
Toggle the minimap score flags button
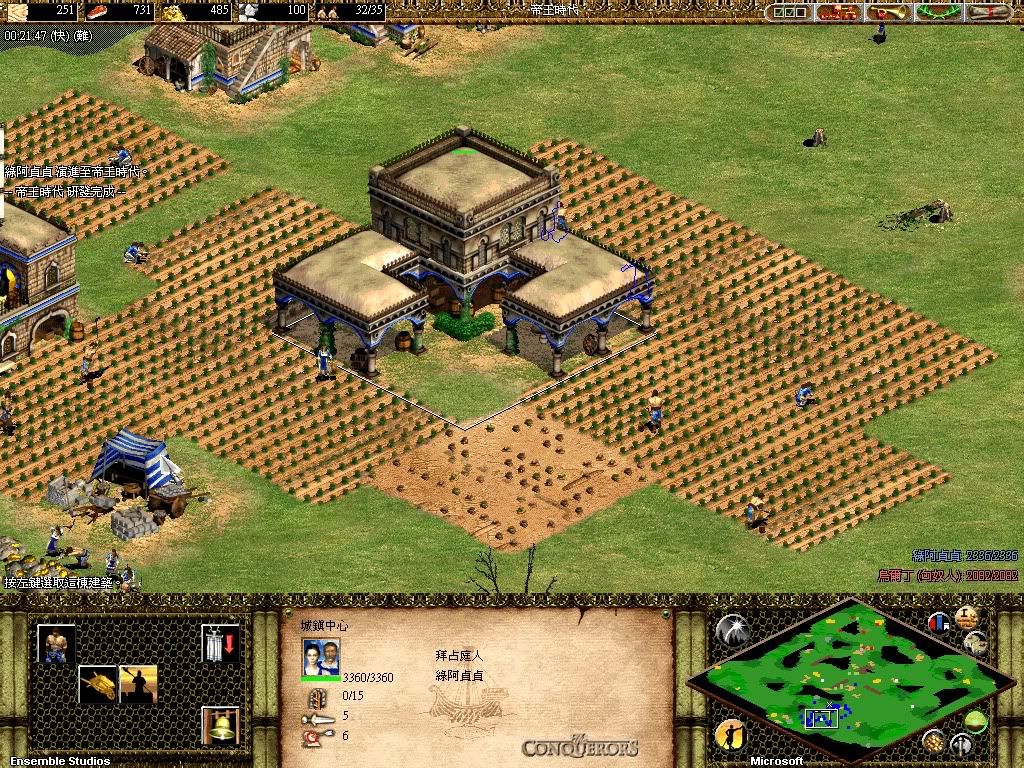939,622
